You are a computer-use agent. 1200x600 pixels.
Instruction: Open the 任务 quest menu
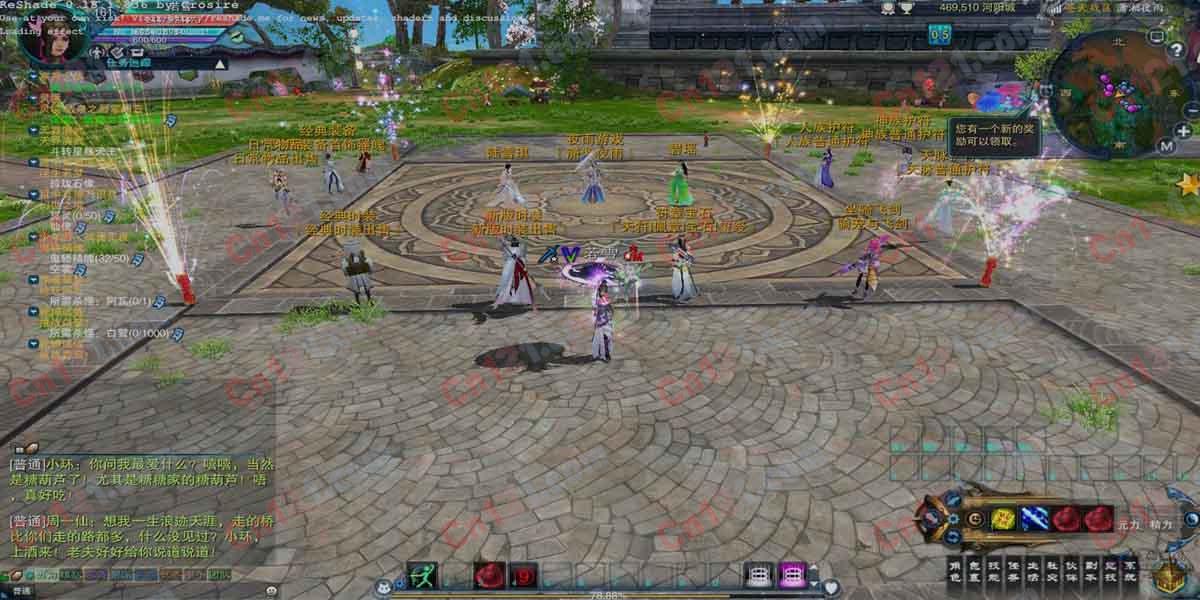point(1013,570)
